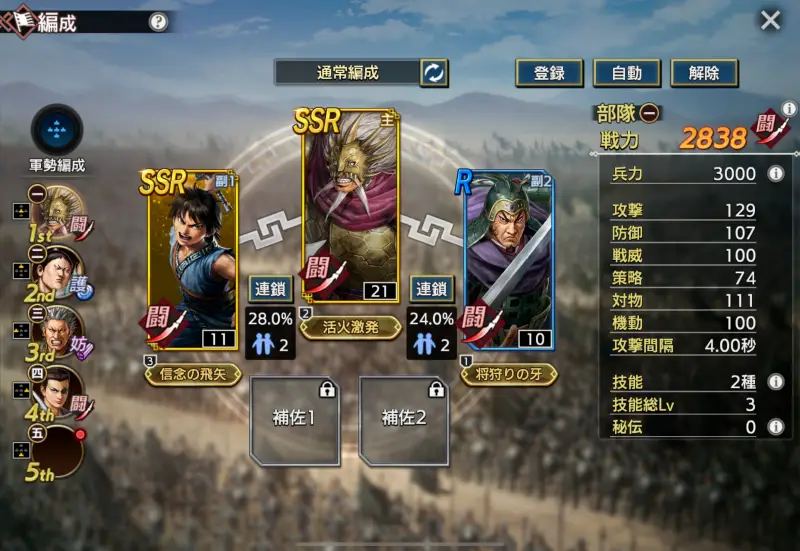Close the formation screen with X
Viewport: 800px width, 551px height.
[x=770, y=20]
